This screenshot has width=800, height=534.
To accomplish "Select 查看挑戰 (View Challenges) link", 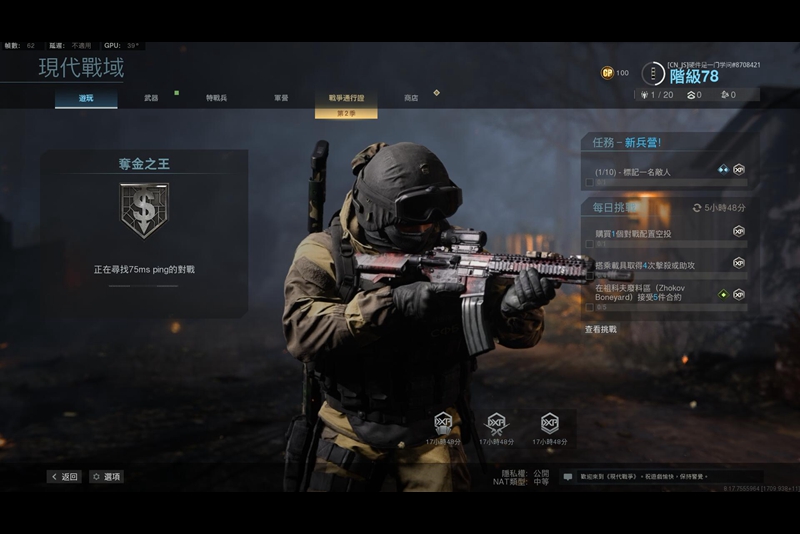I will tap(601, 329).
